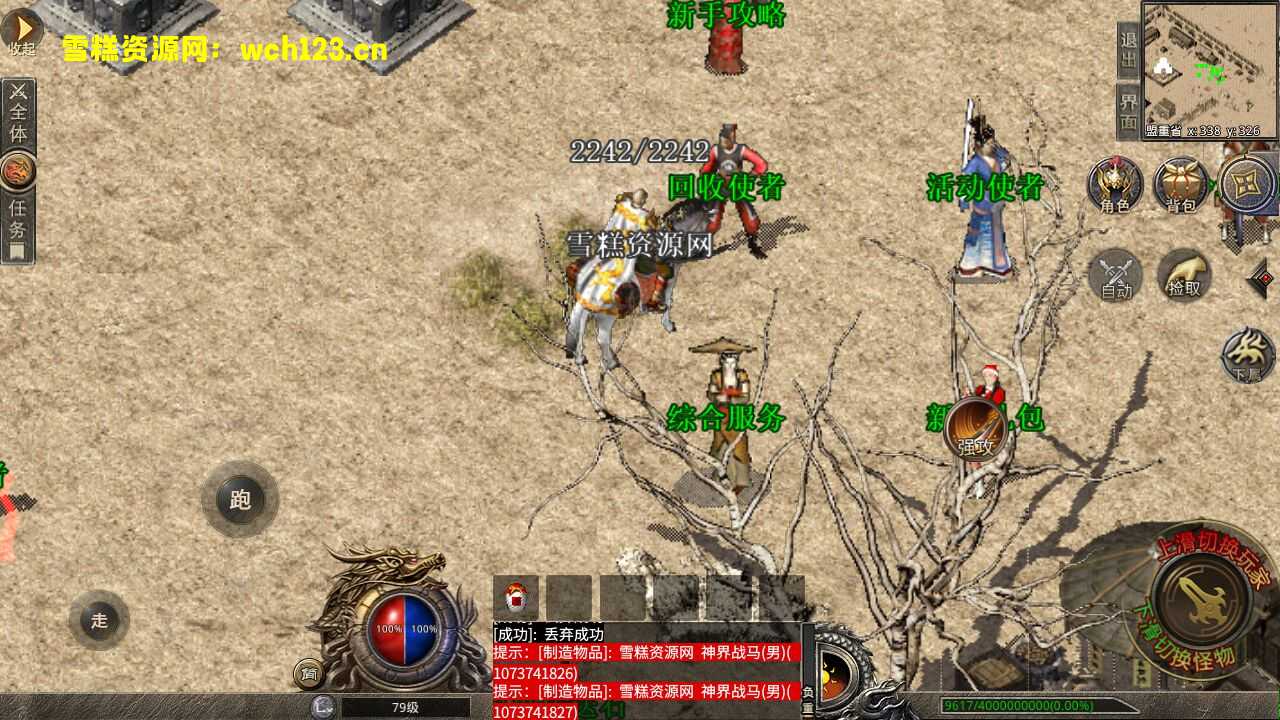
Task: Click the 退出 exit button
Action: [x=1128, y=51]
